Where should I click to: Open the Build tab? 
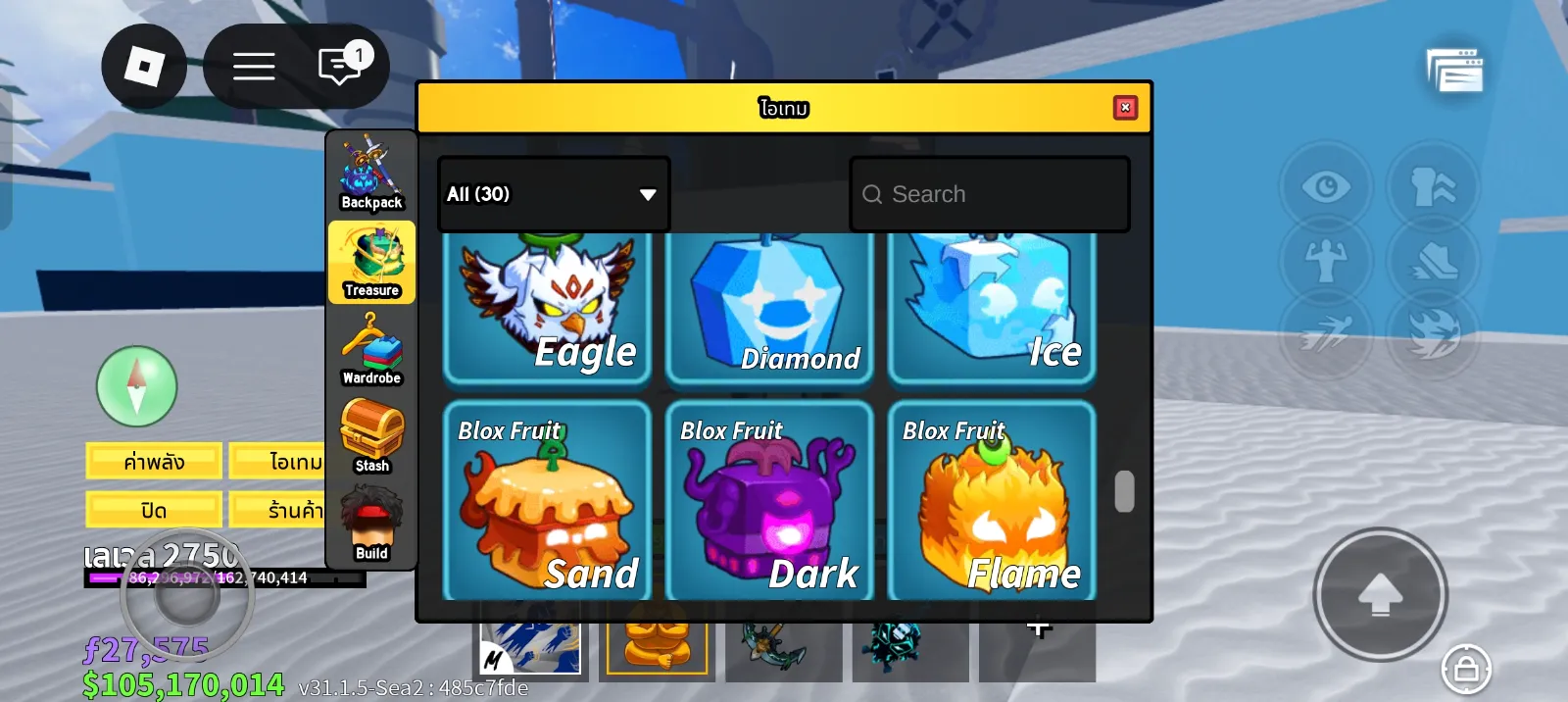(371, 524)
